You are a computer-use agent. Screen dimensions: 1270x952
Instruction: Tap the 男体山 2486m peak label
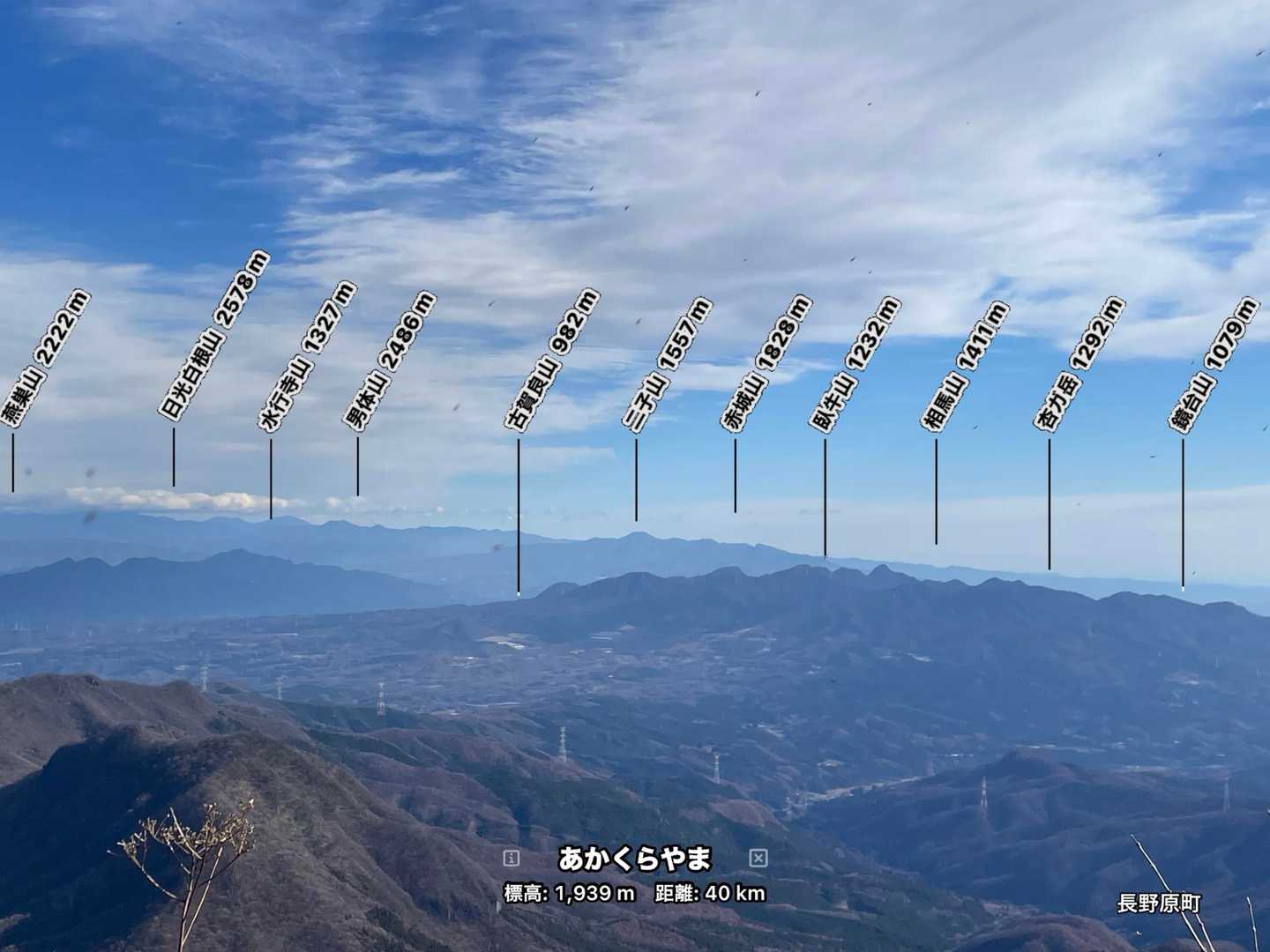pyautogui.click(x=388, y=361)
